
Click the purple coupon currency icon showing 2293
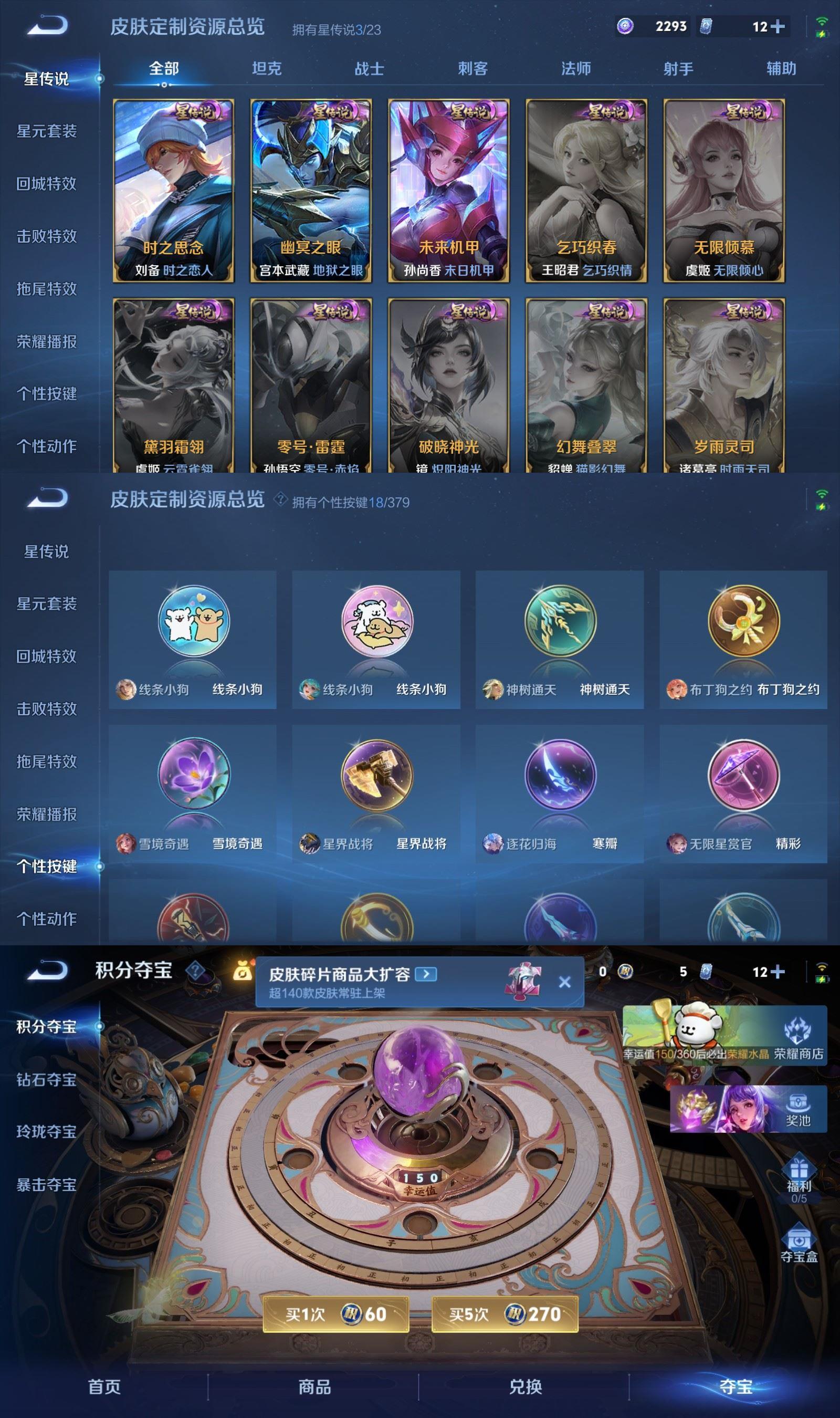[x=626, y=26]
